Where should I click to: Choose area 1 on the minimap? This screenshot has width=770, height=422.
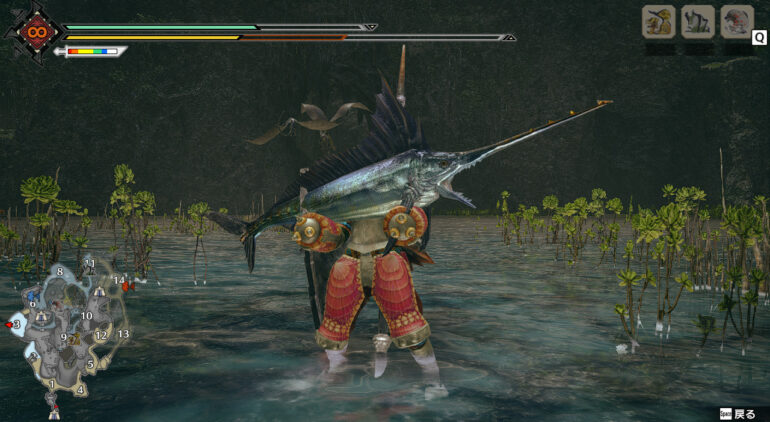point(52,384)
